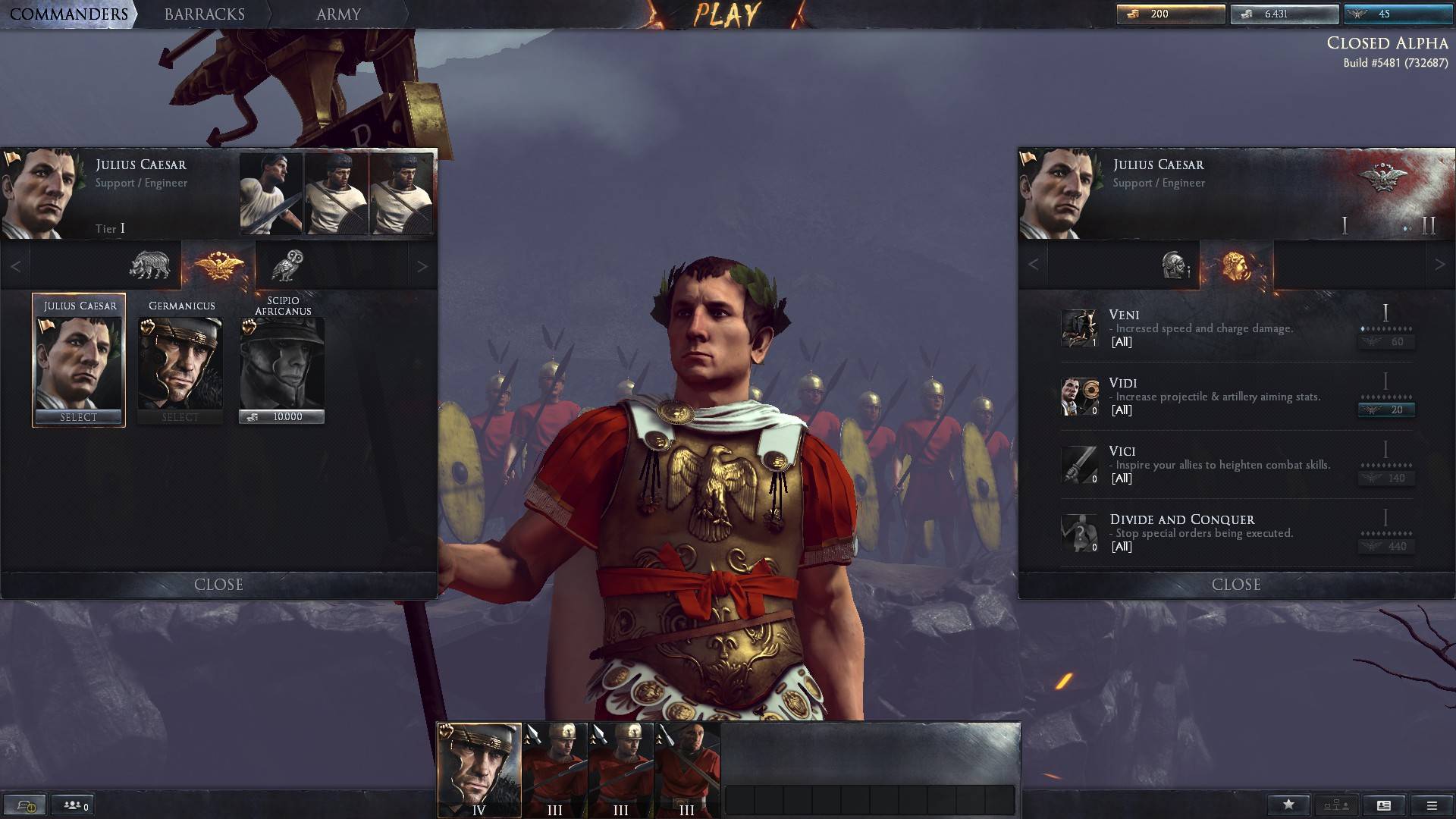This screenshot has width=1456, height=819.
Task: Switch to the boar faction tab
Action: point(149,265)
